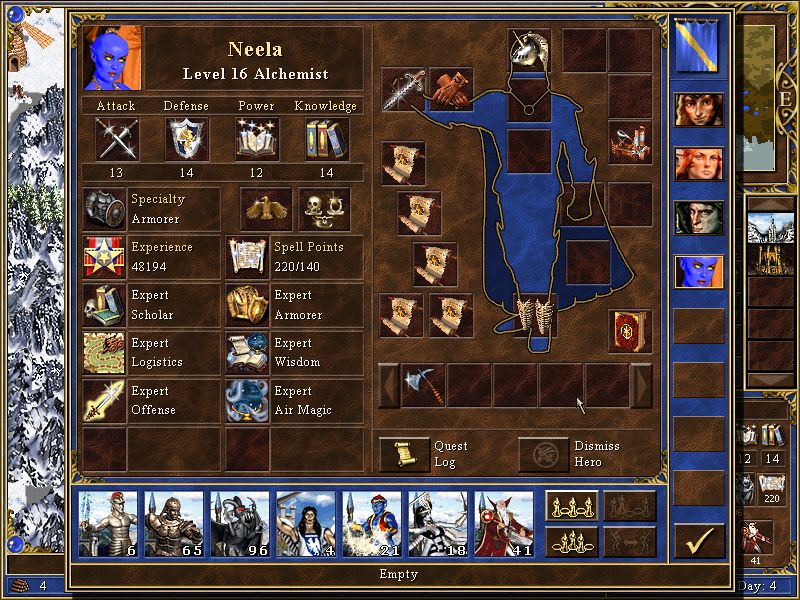Choose the brown-haired hero portrait
The image size is (800, 600).
(x=699, y=109)
